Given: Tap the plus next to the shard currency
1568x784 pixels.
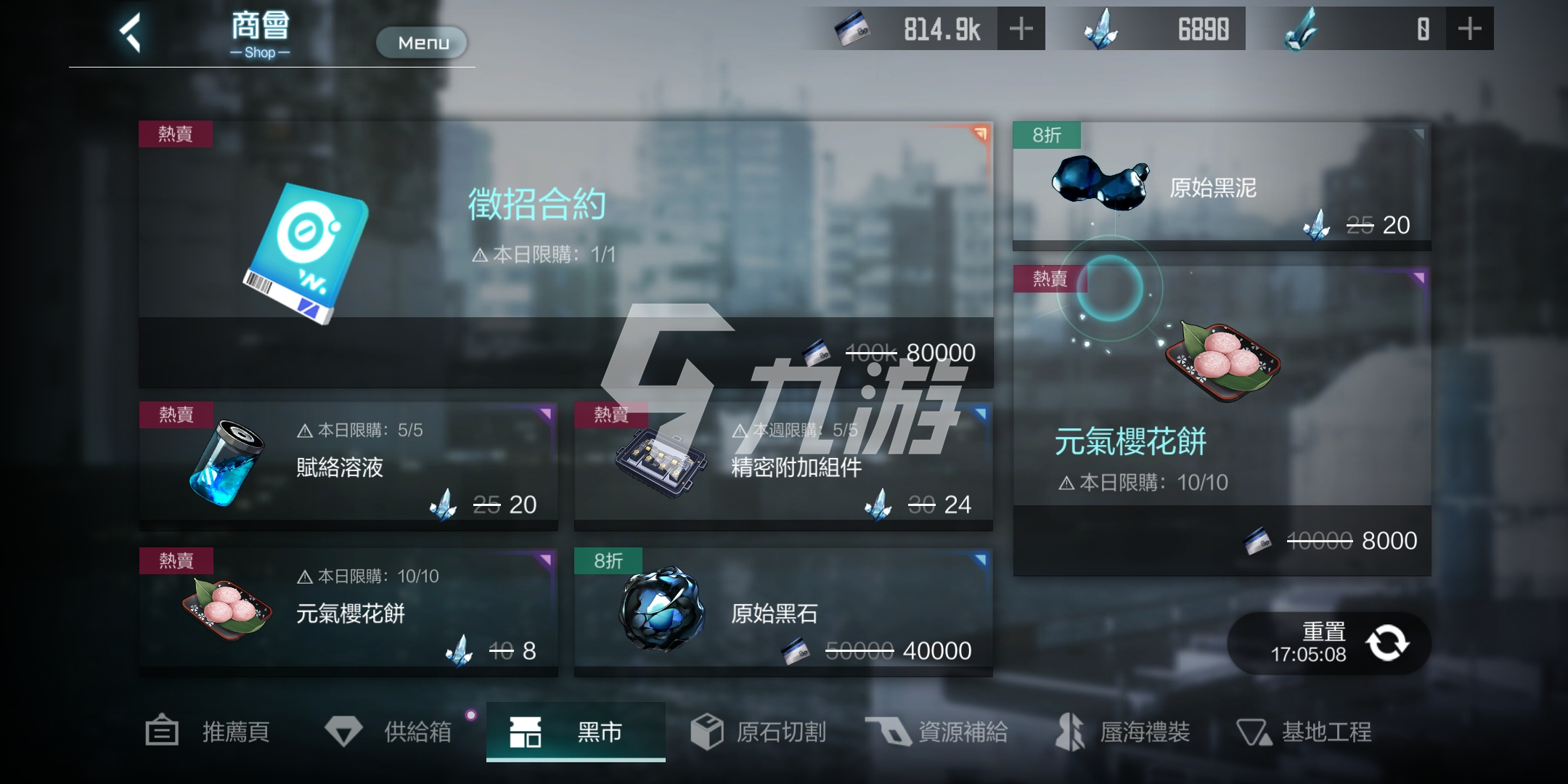Looking at the screenshot, I should click(1471, 28).
